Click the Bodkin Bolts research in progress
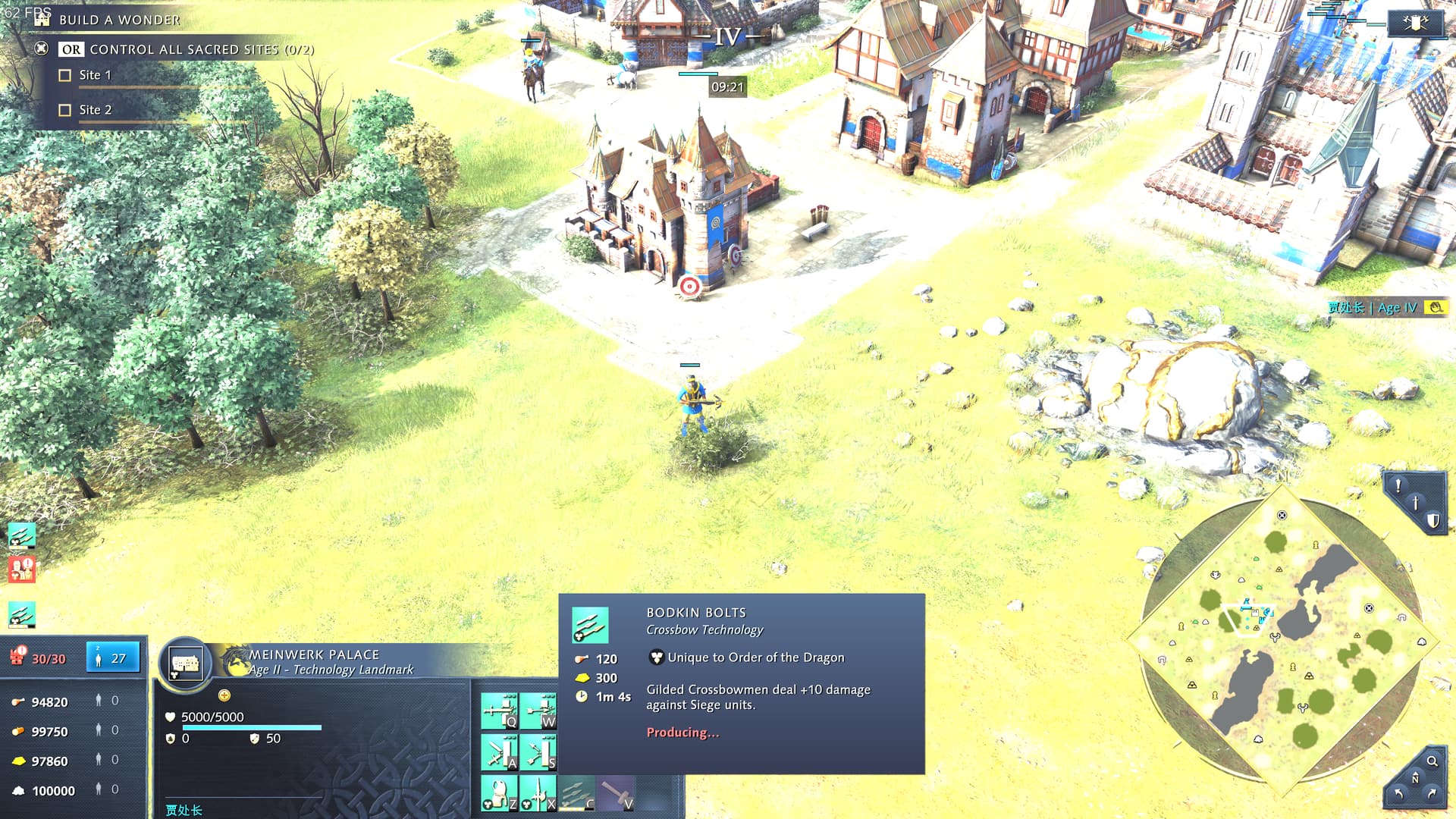This screenshot has width=1456, height=819. (x=577, y=792)
